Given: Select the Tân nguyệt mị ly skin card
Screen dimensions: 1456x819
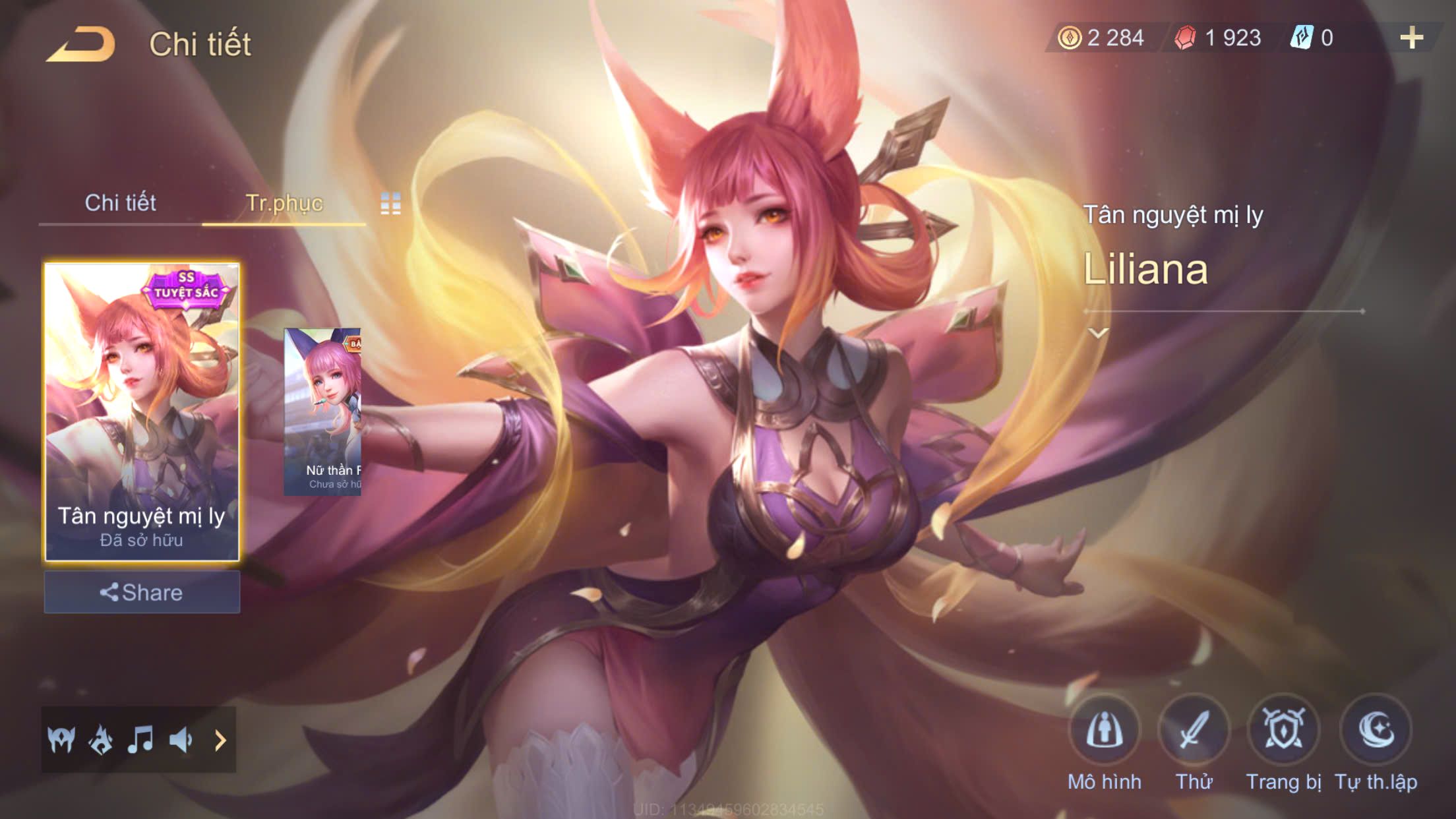Looking at the screenshot, I should (142, 412).
